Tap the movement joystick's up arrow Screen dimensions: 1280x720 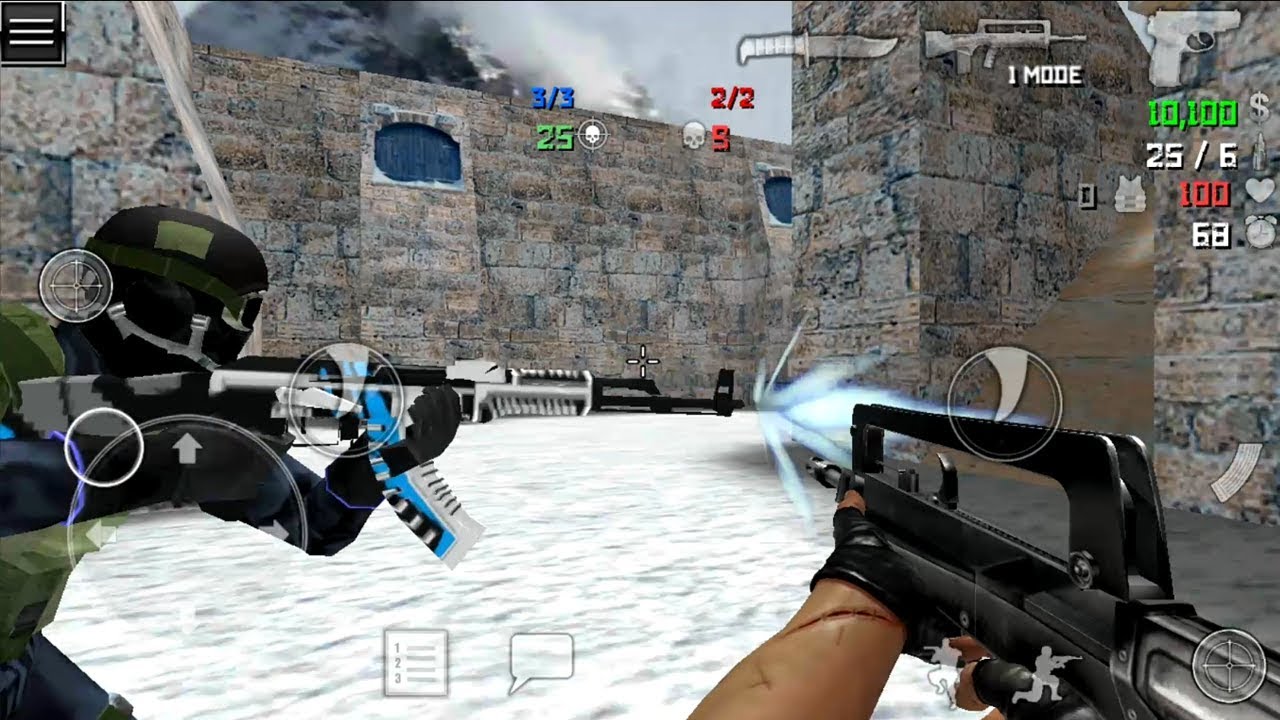pyautogui.click(x=186, y=450)
